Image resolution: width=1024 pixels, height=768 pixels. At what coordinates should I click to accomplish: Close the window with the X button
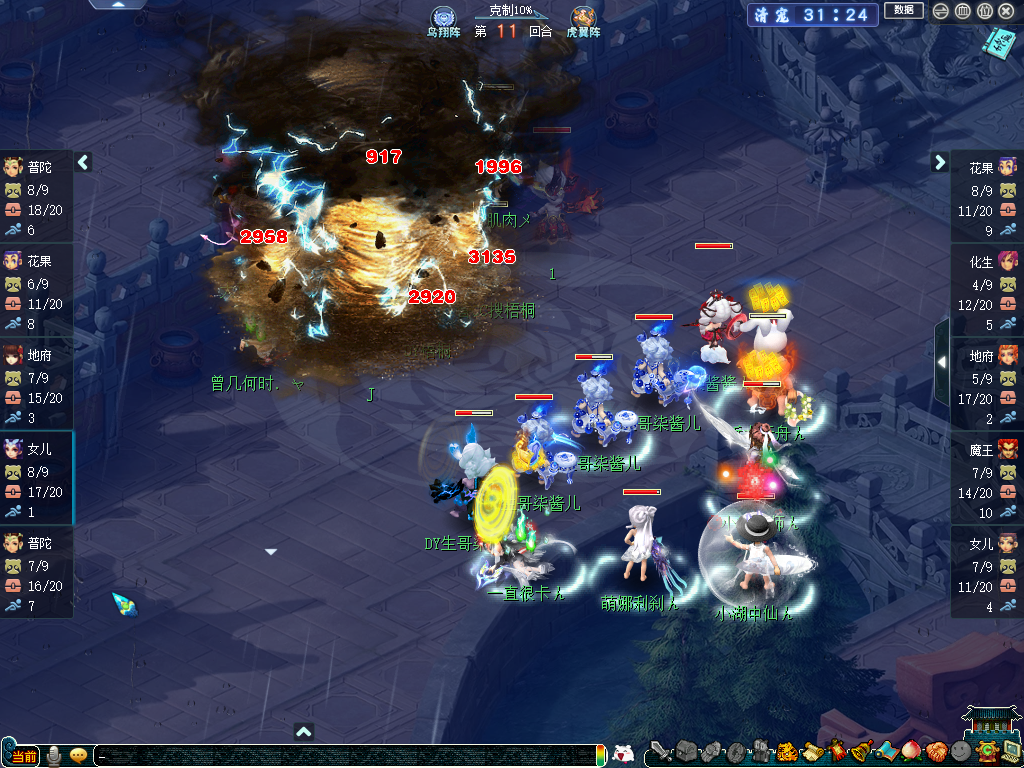click(x=1006, y=11)
